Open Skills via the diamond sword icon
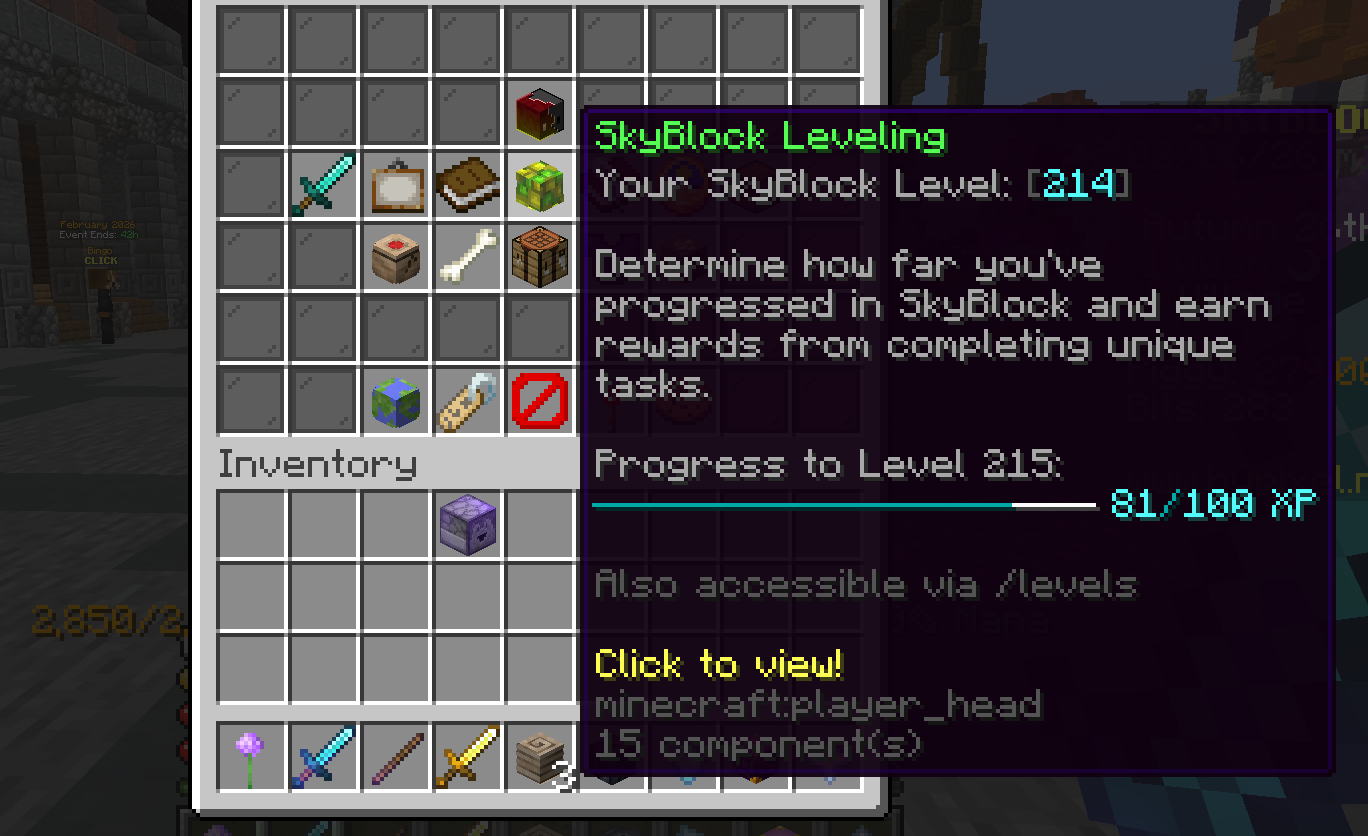The height and width of the screenshot is (836, 1368). tap(322, 185)
